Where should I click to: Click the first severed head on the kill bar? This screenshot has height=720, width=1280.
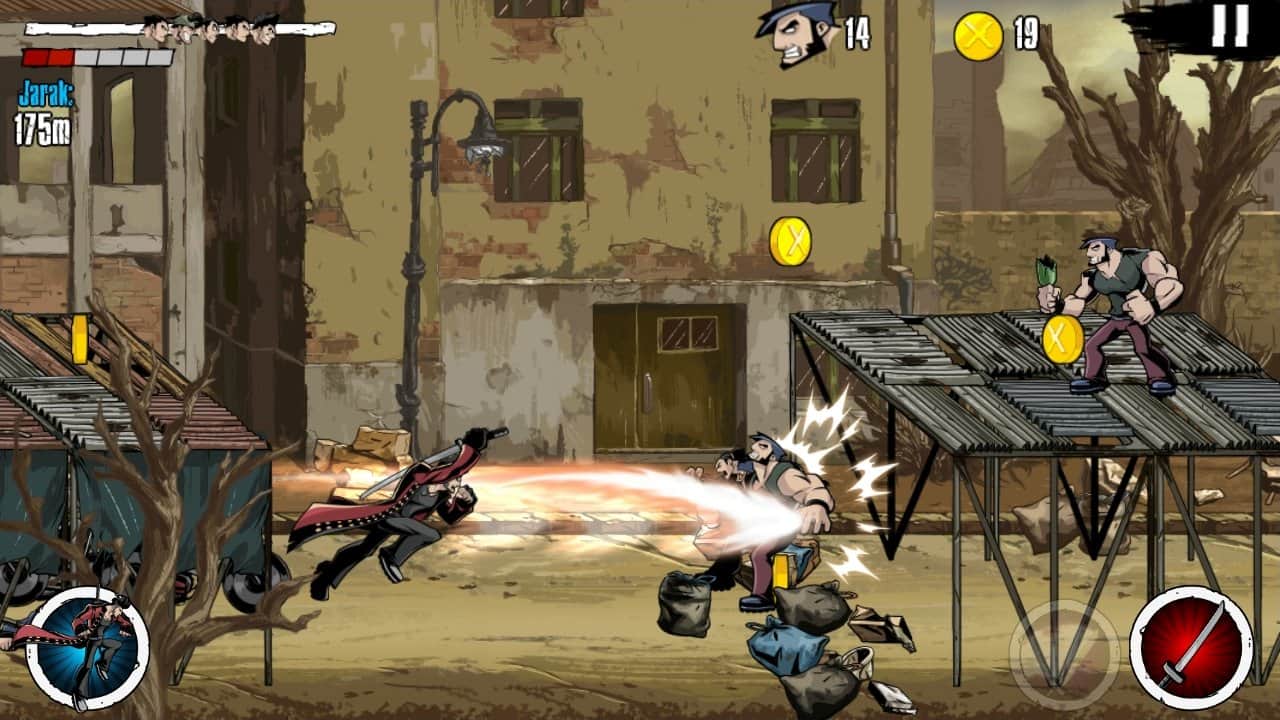tap(156, 28)
